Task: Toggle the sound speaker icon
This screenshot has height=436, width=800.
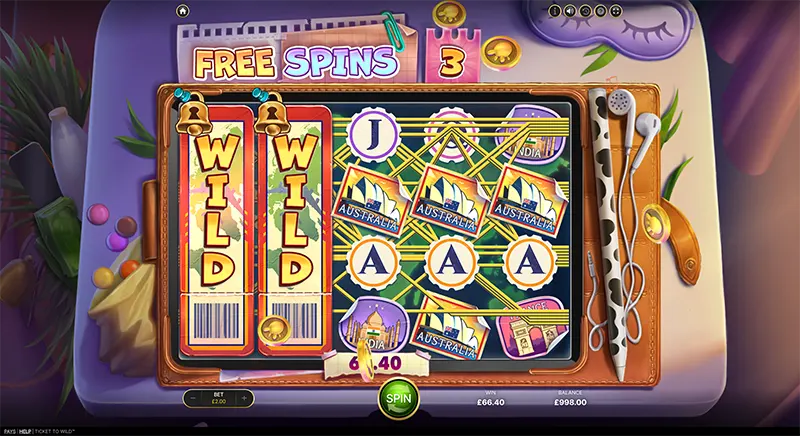Action: point(570,11)
